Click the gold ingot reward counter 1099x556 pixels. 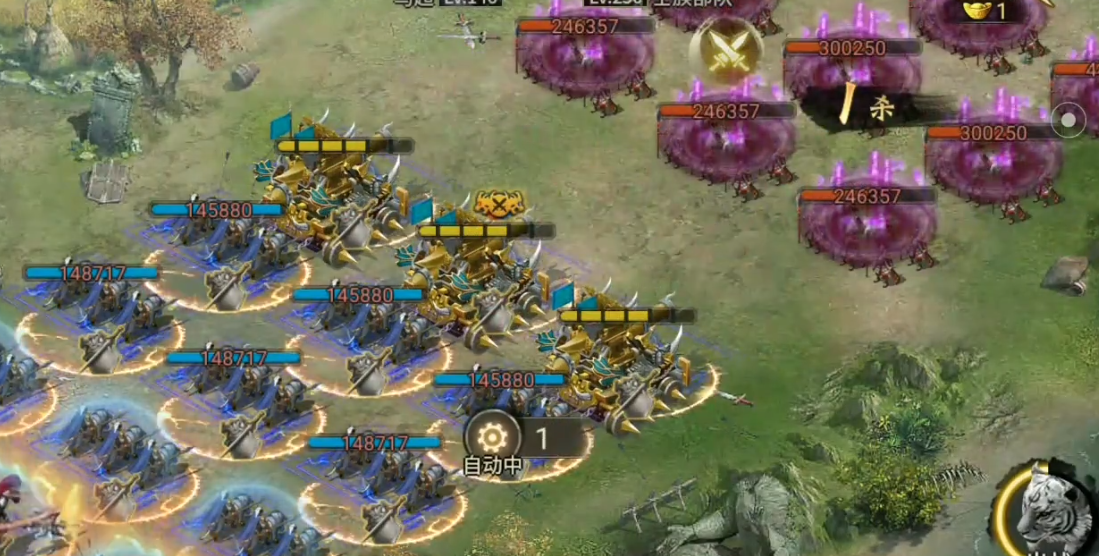click(x=986, y=12)
